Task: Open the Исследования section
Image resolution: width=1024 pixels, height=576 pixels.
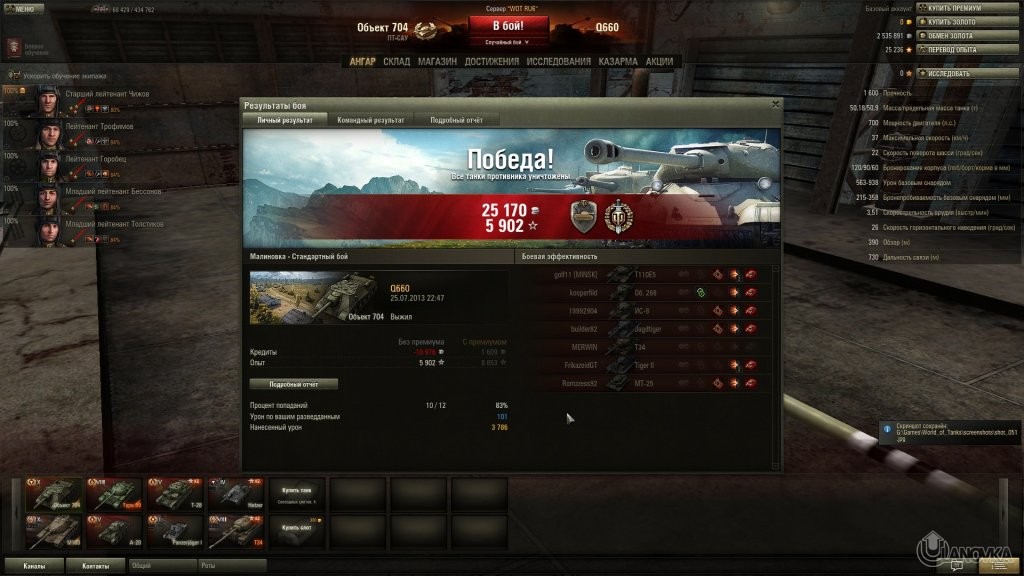Action: pyautogui.click(x=559, y=61)
